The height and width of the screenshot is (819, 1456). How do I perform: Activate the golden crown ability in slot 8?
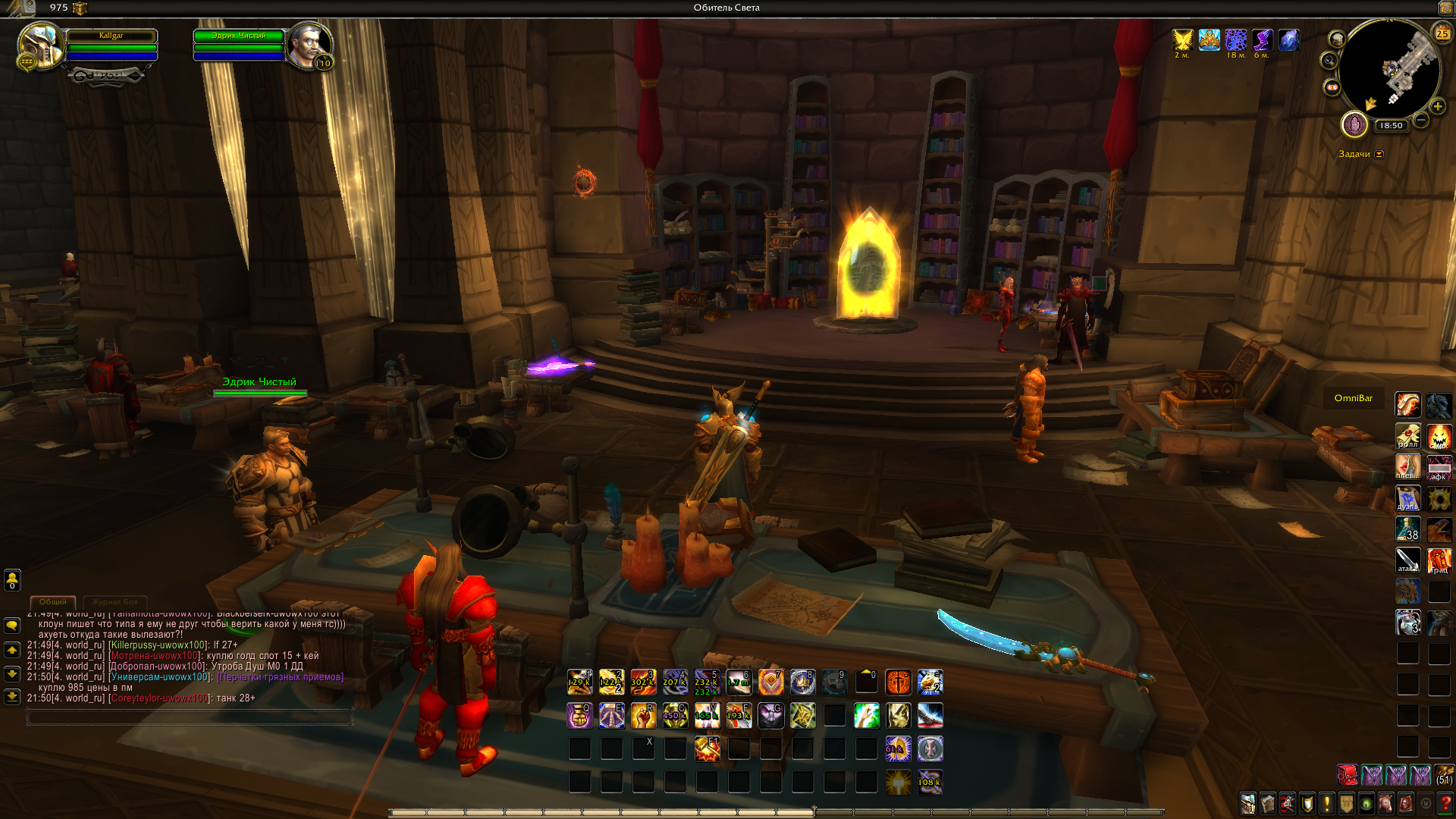click(x=802, y=682)
